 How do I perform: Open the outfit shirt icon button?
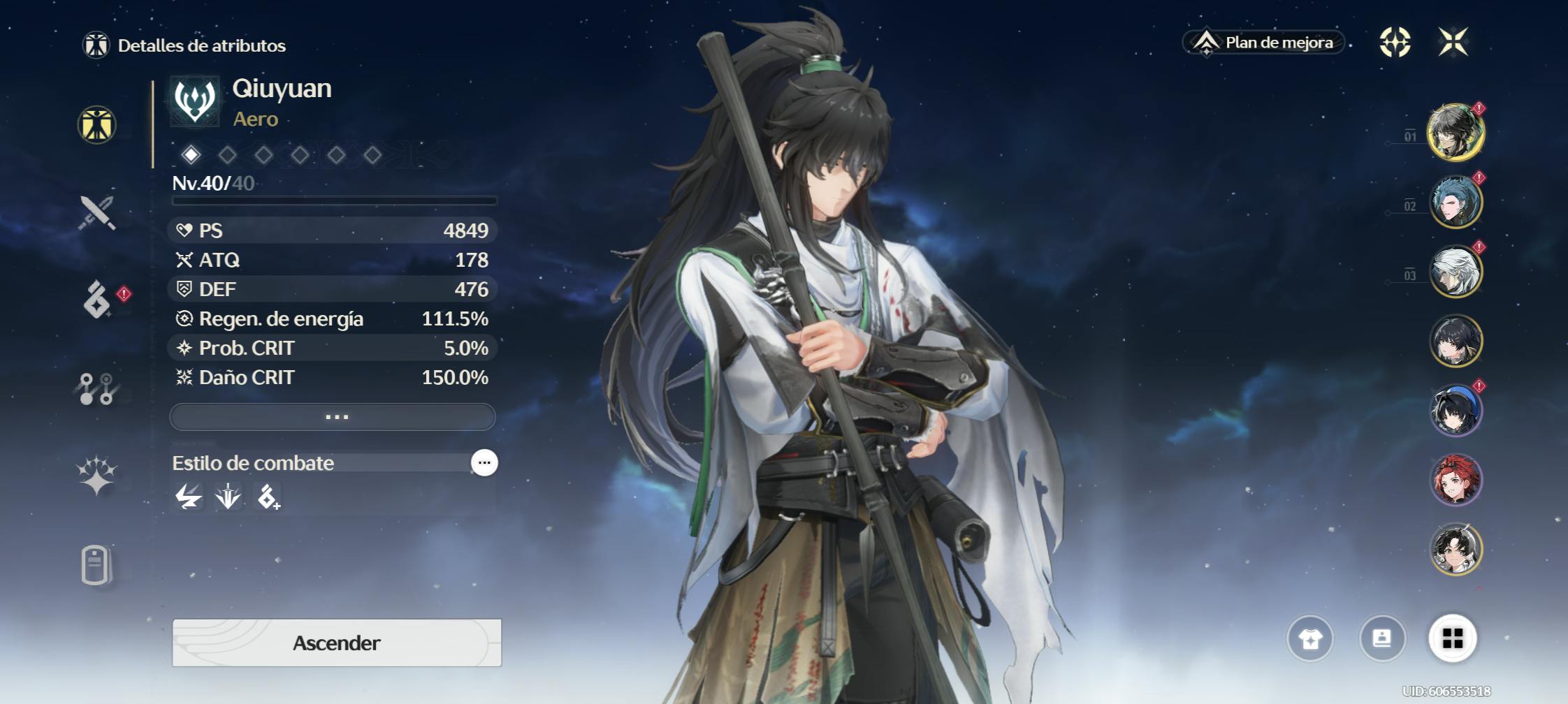click(x=1310, y=638)
